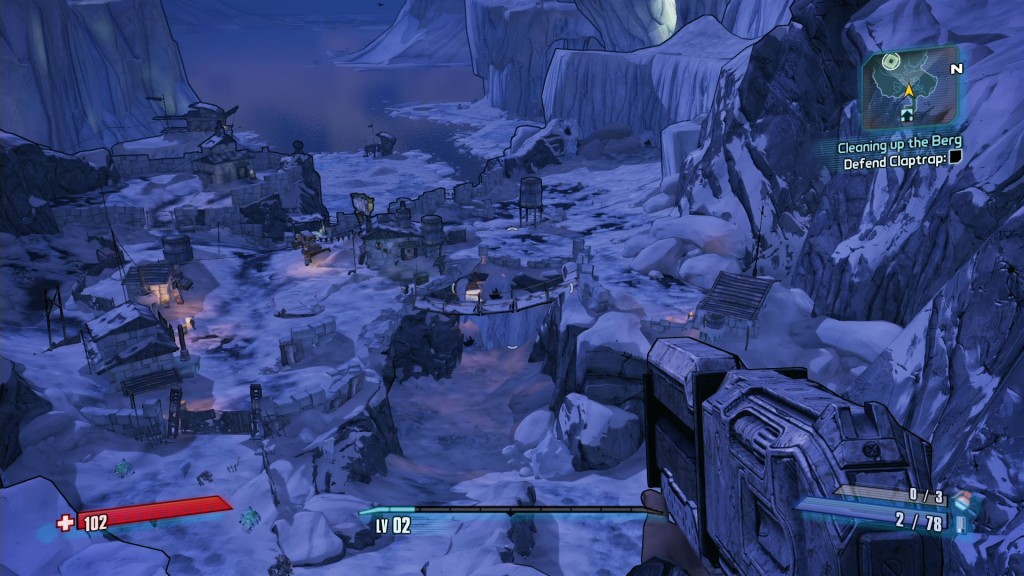Open the minimap

[910, 89]
